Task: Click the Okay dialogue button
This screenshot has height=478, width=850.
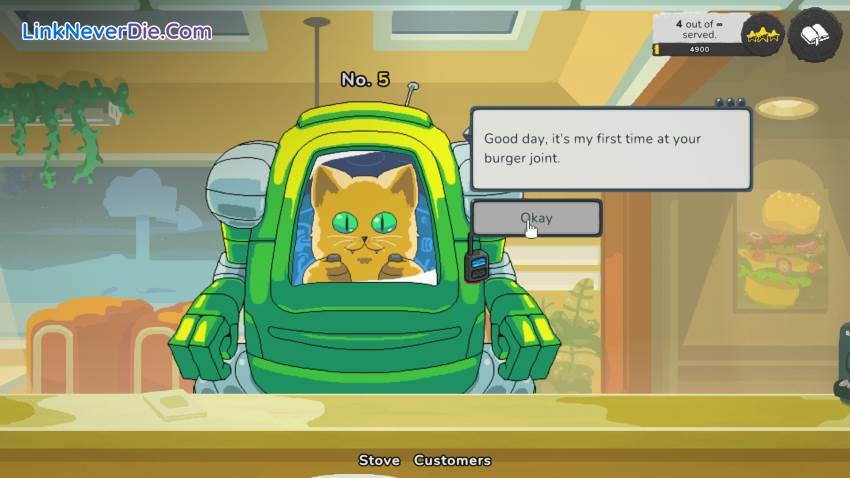Action: point(537,218)
